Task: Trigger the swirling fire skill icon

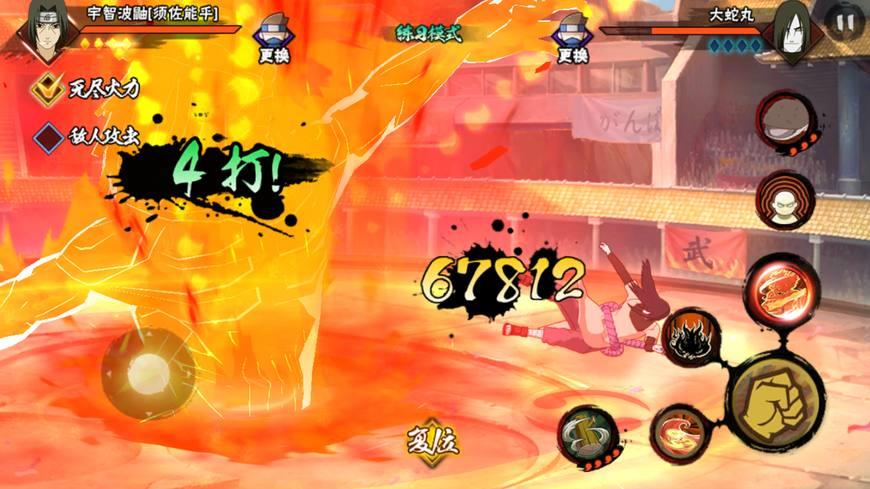Action: point(680,432)
